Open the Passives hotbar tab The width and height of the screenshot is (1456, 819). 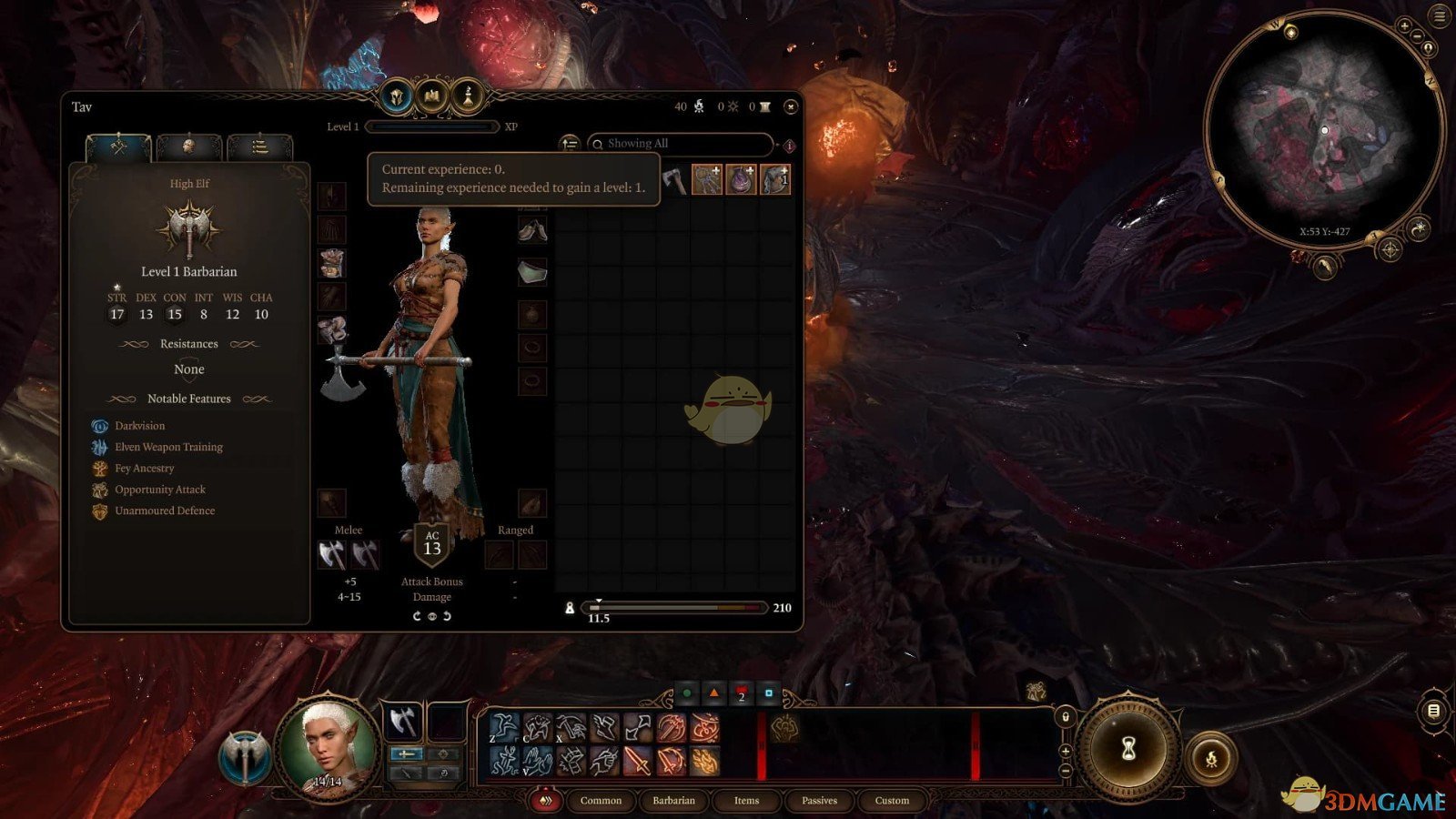[819, 801]
